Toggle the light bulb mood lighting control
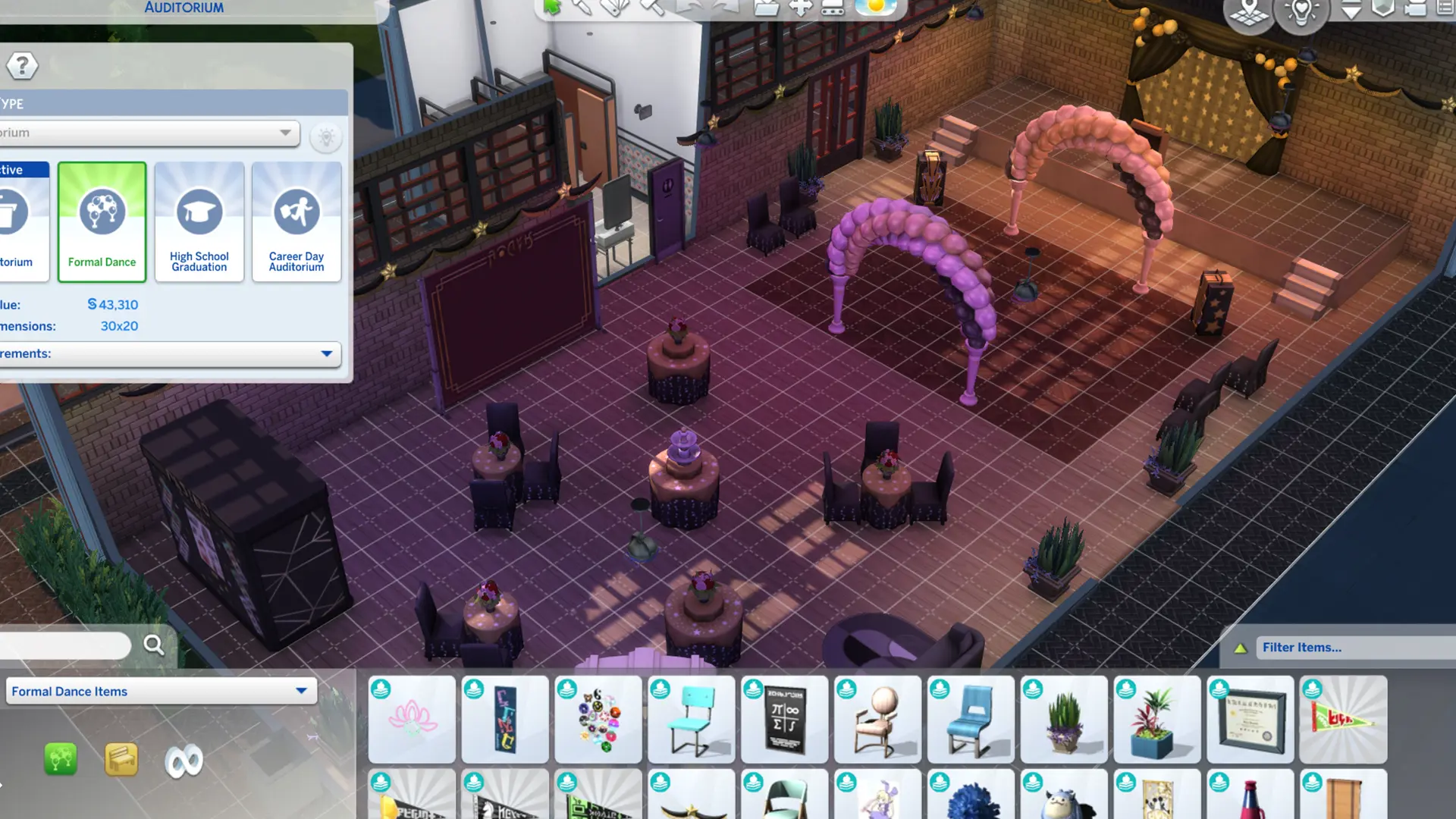The image size is (1456, 819). tap(1301, 14)
